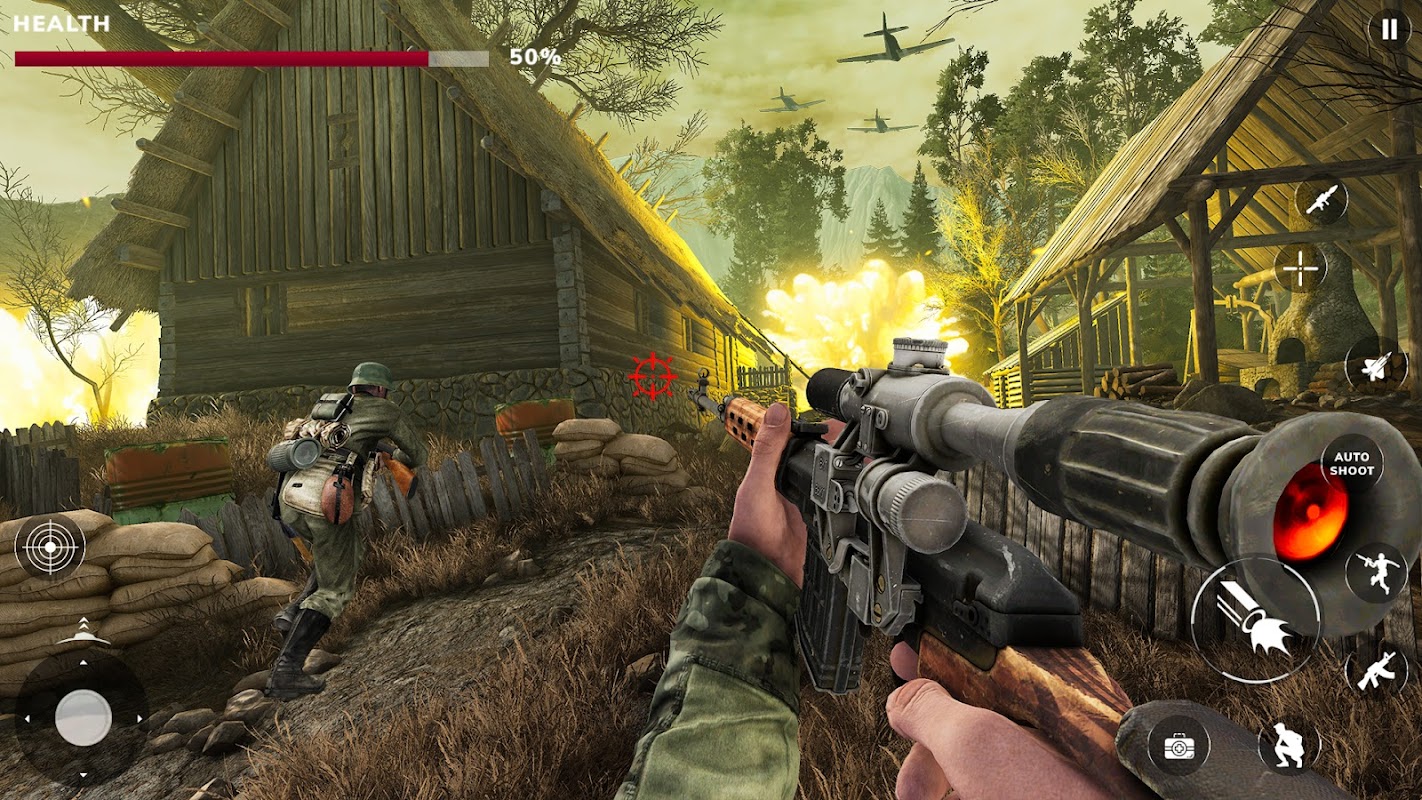Image resolution: width=1422 pixels, height=800 pixels.
Task: Toggle the AUTO SHOOT button
Action: click(1351, 464)
